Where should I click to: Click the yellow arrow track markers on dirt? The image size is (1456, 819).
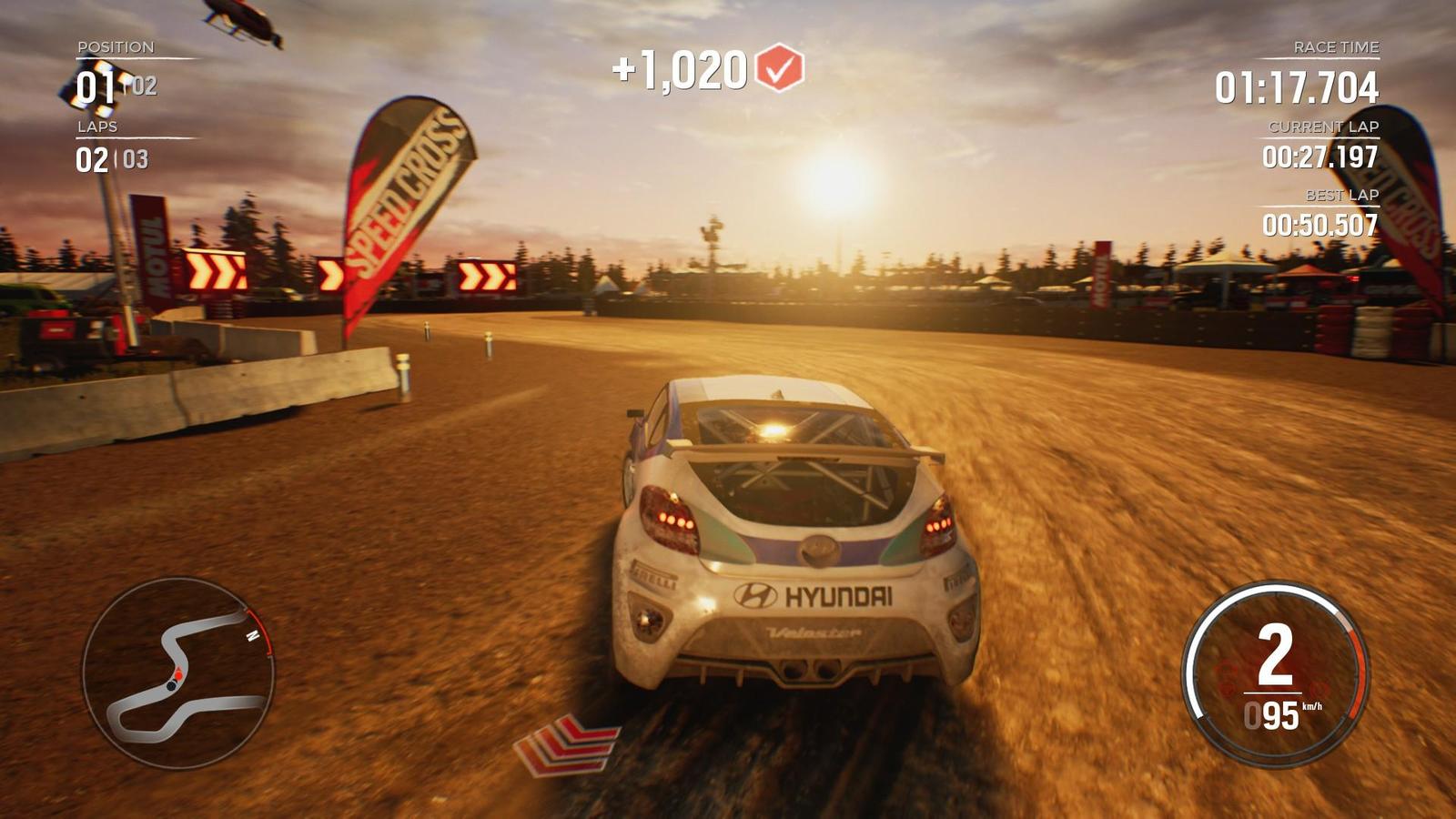(569, 744)
